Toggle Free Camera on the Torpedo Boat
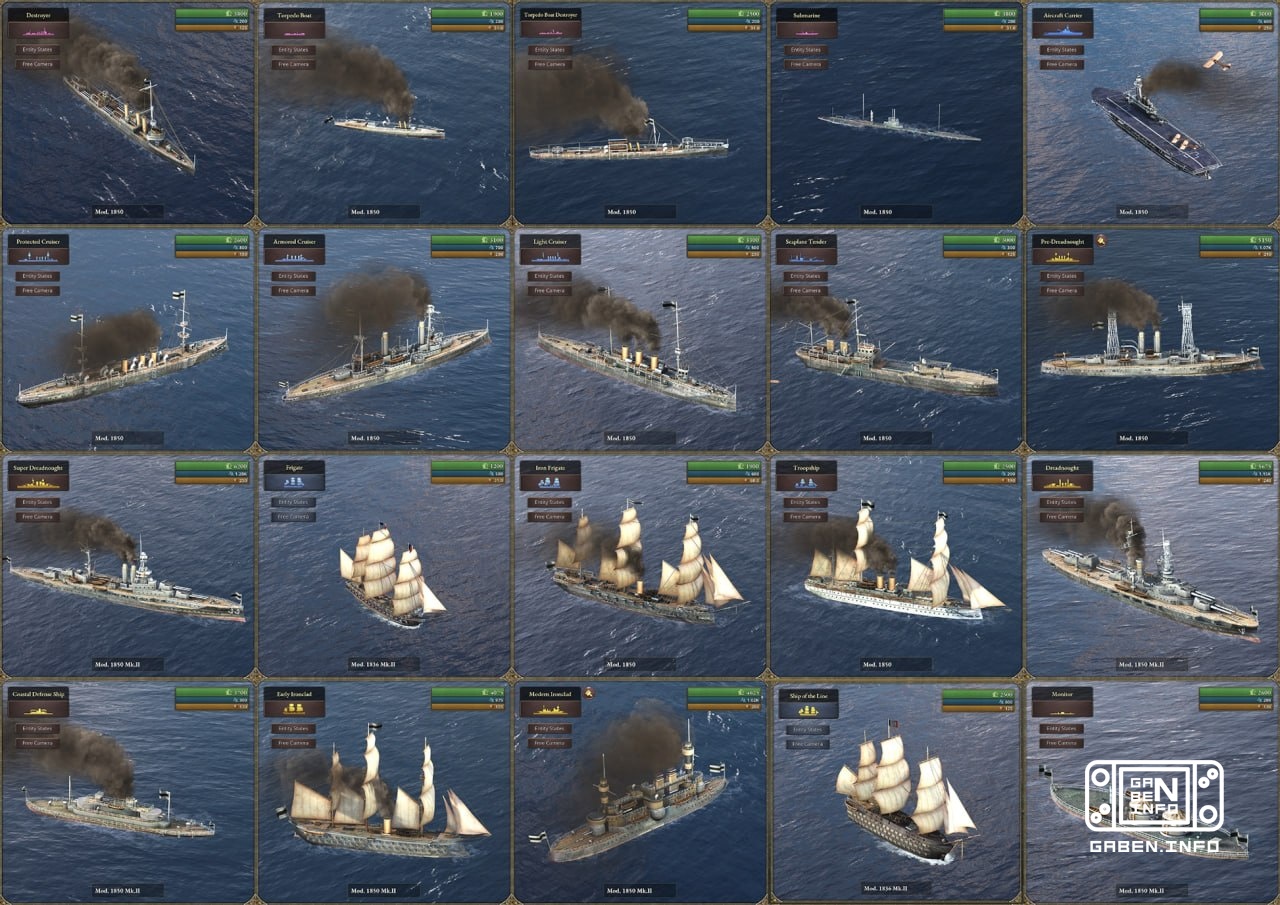 coord(293,64)
